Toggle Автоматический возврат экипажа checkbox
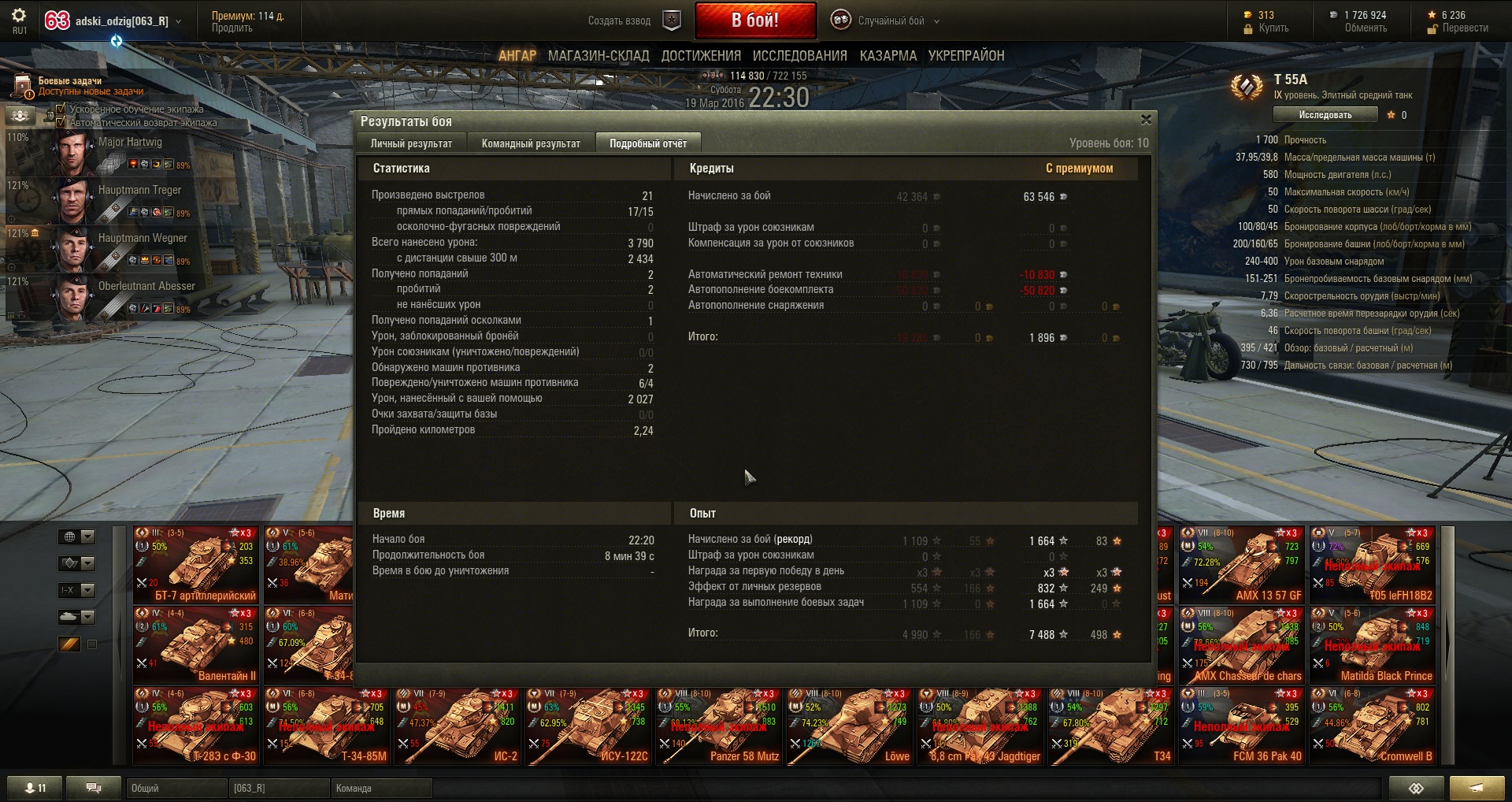Viewport: 1512px width, 802px height. 61,122
